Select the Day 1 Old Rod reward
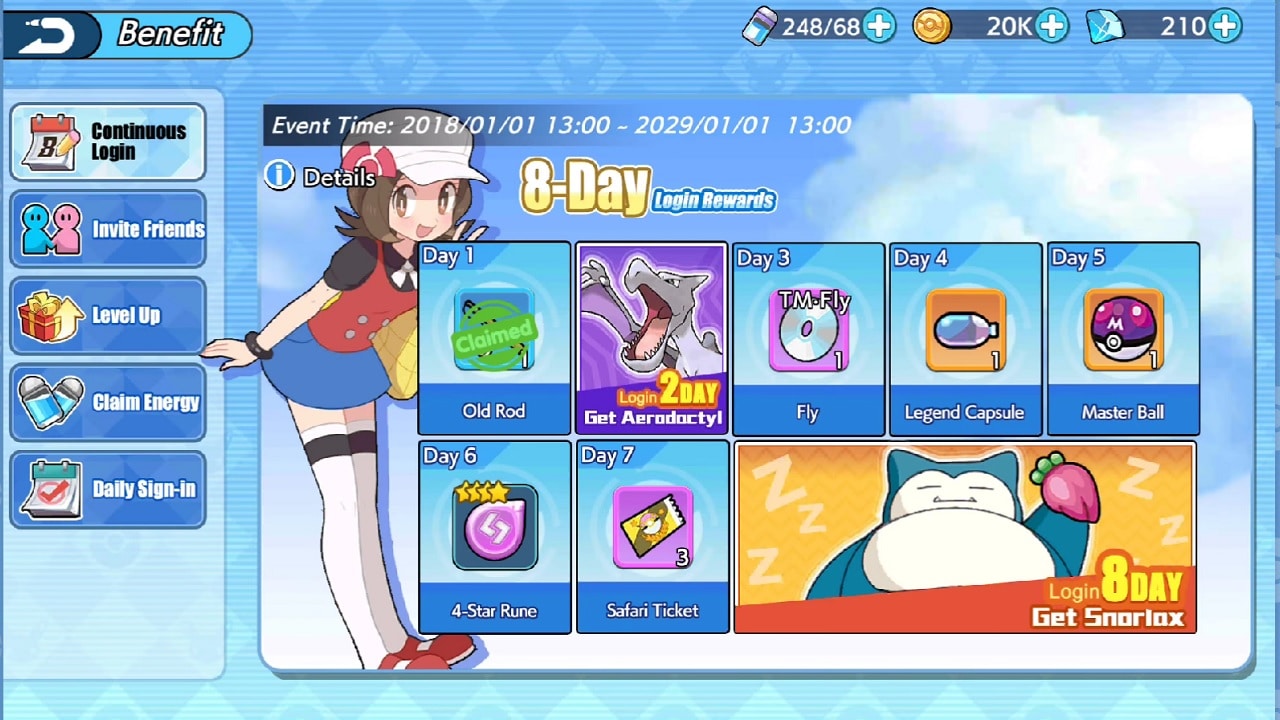 click(x=494, y=338)
